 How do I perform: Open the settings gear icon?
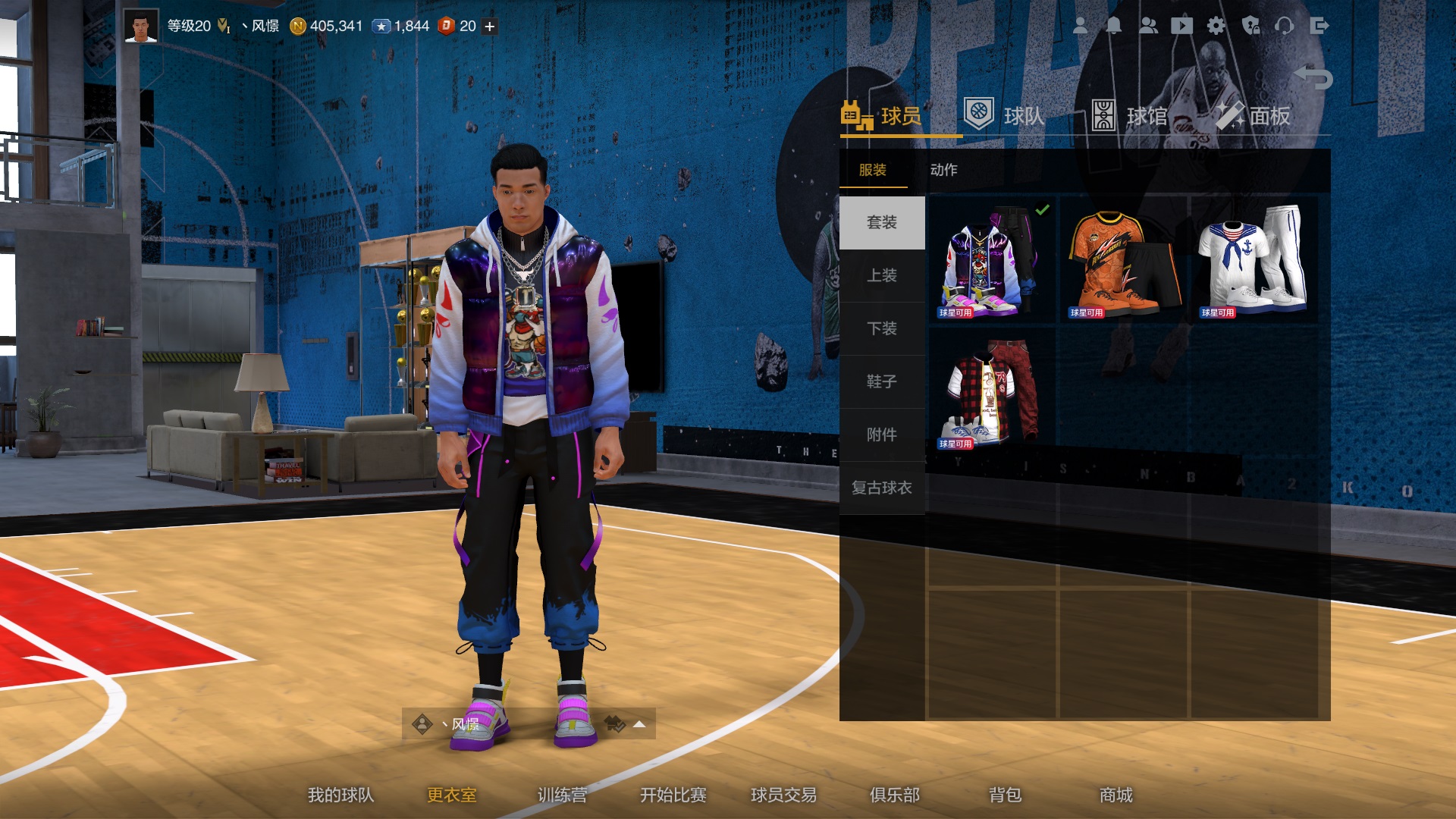coord(1216,25)
